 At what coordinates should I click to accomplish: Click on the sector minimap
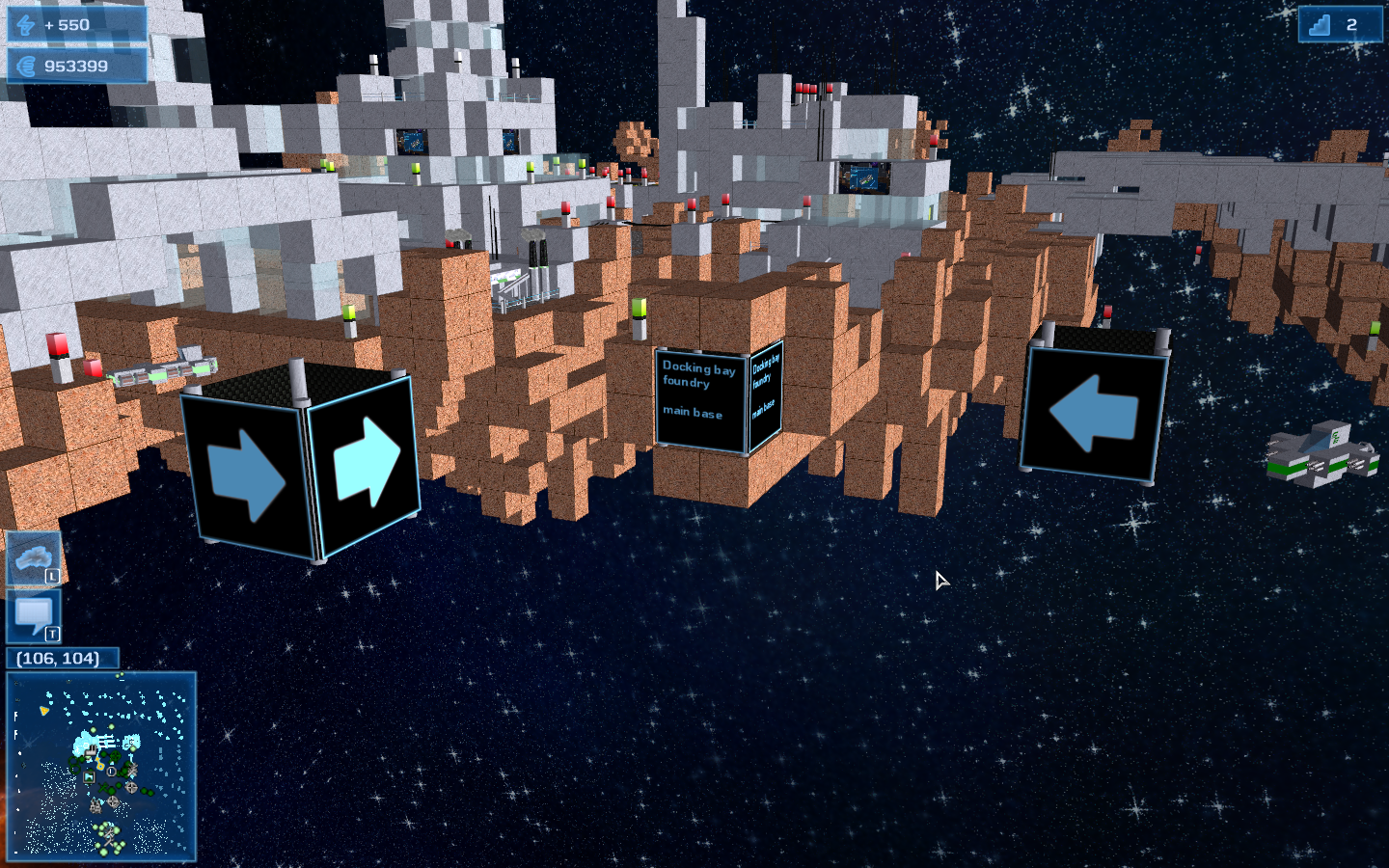101,766
